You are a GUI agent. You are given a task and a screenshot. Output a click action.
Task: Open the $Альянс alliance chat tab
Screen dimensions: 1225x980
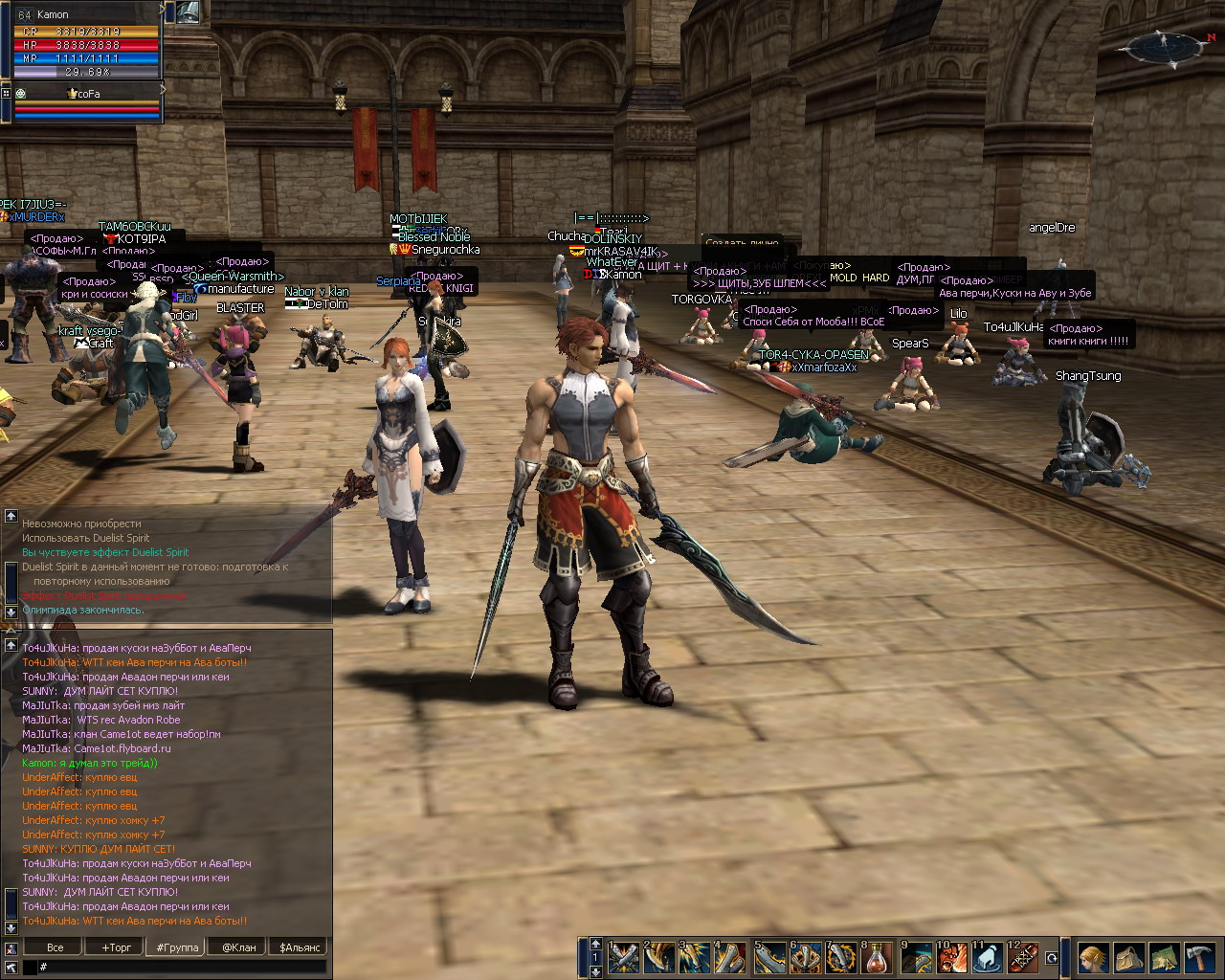[301, 947]
